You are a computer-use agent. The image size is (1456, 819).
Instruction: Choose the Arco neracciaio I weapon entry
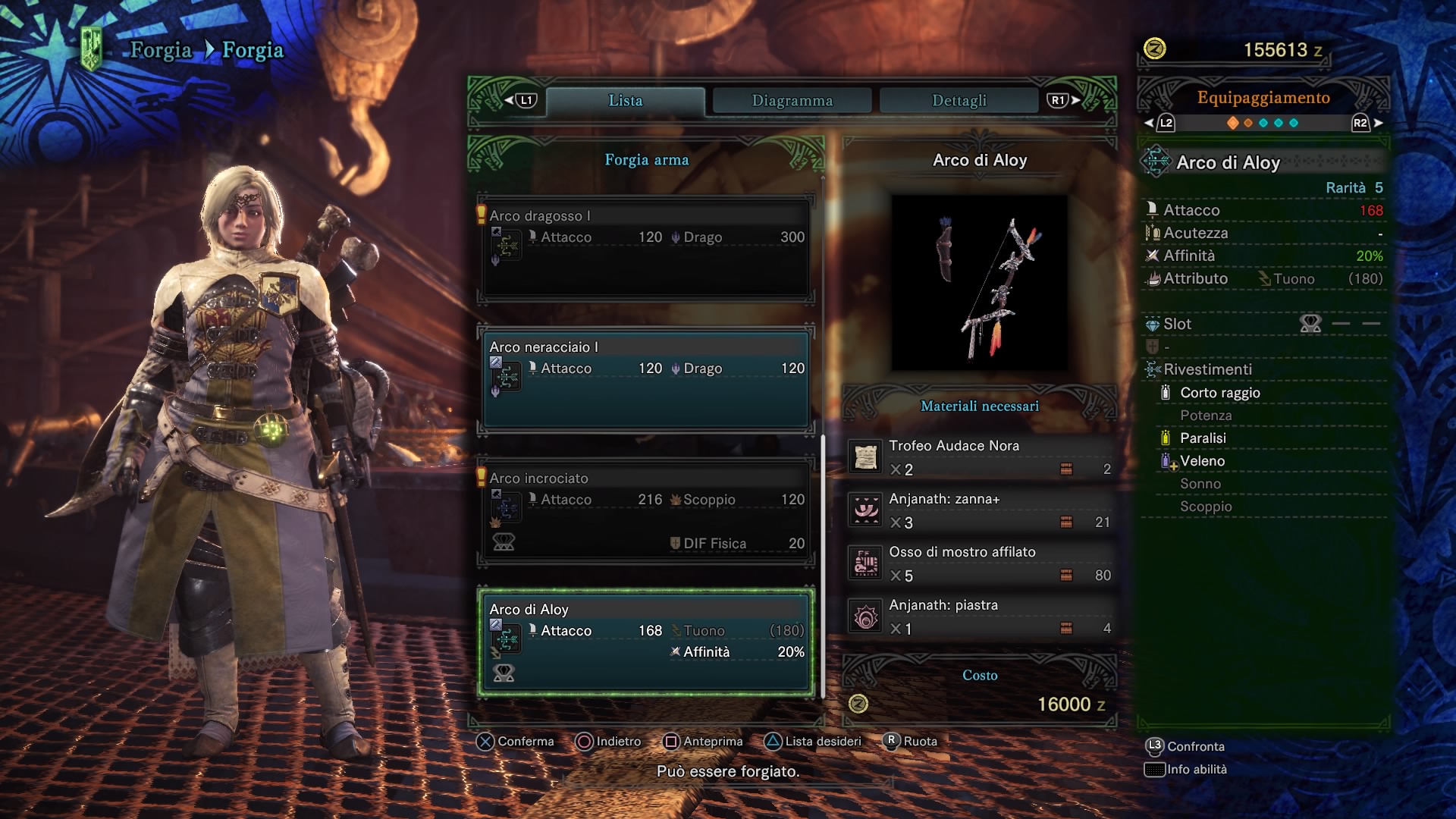point(646,379)
